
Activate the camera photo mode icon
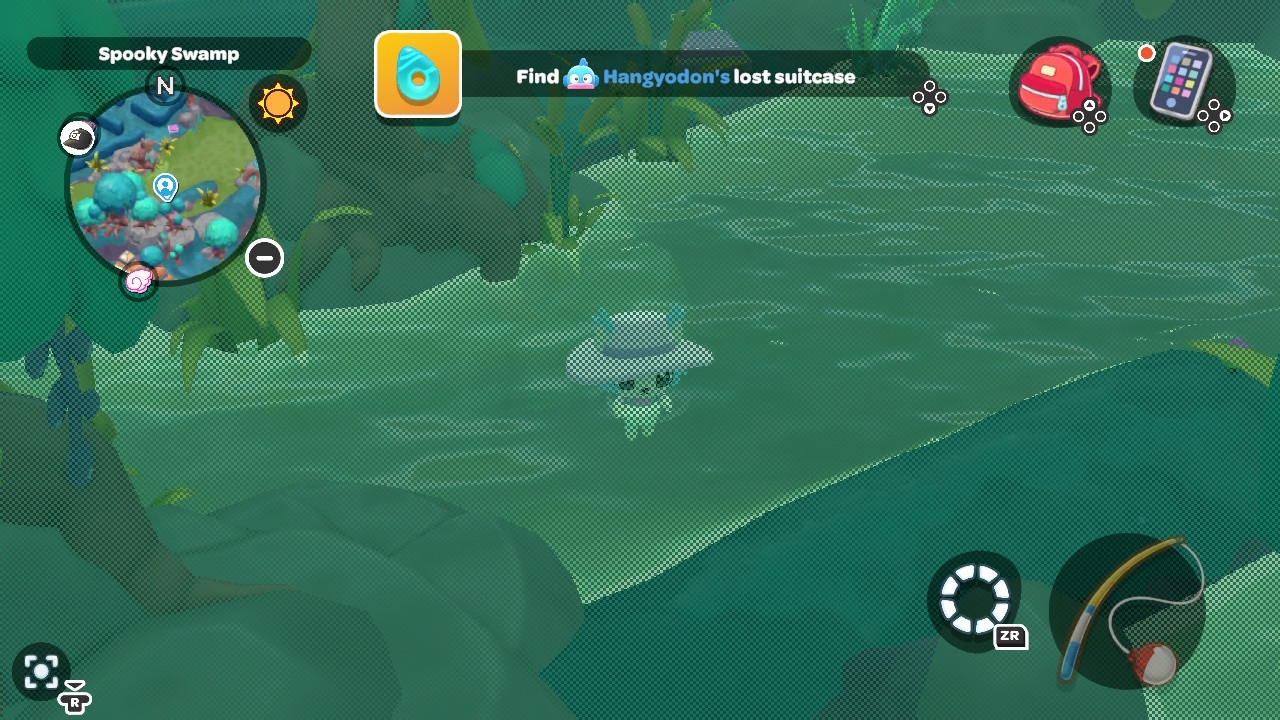click(41, 671)
